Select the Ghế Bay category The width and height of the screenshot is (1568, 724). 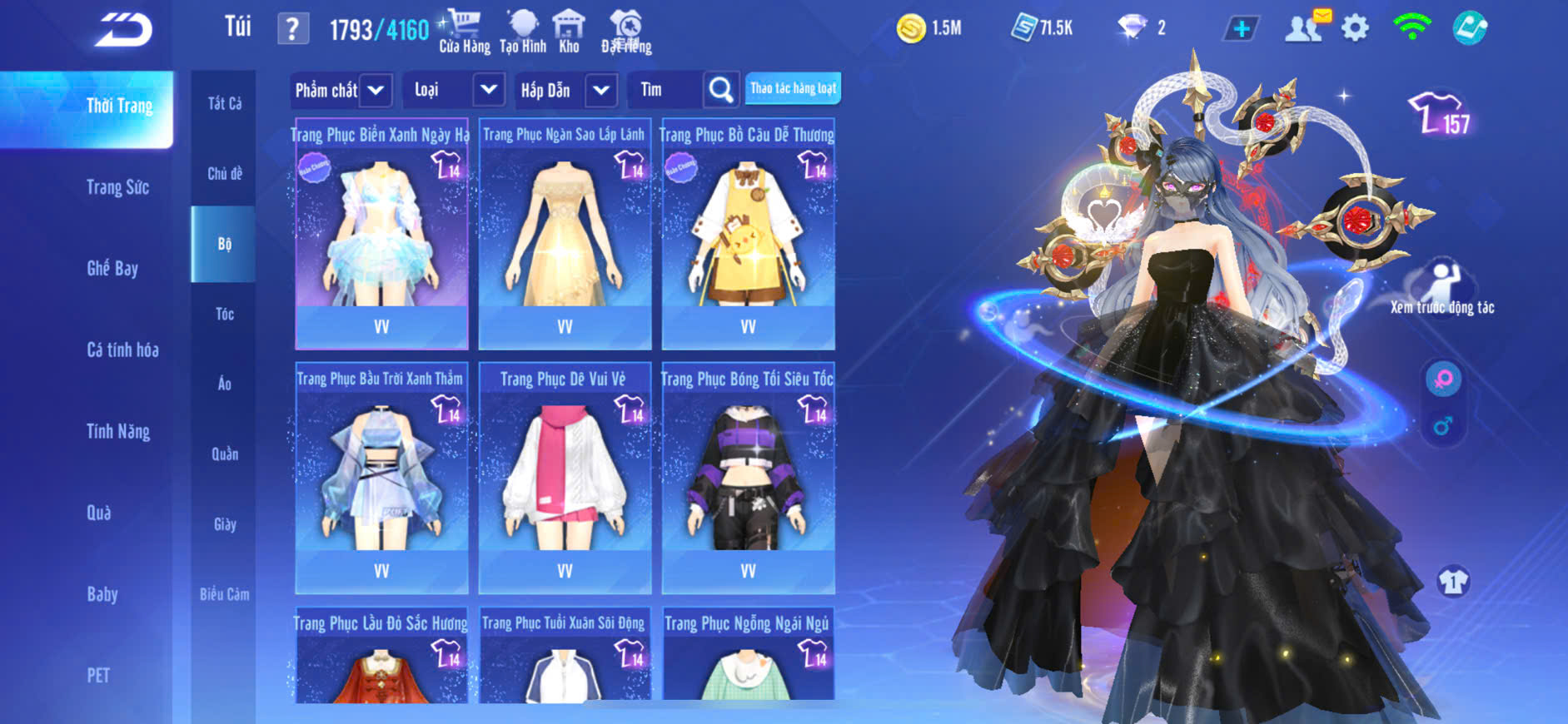(x=112, y=268)
